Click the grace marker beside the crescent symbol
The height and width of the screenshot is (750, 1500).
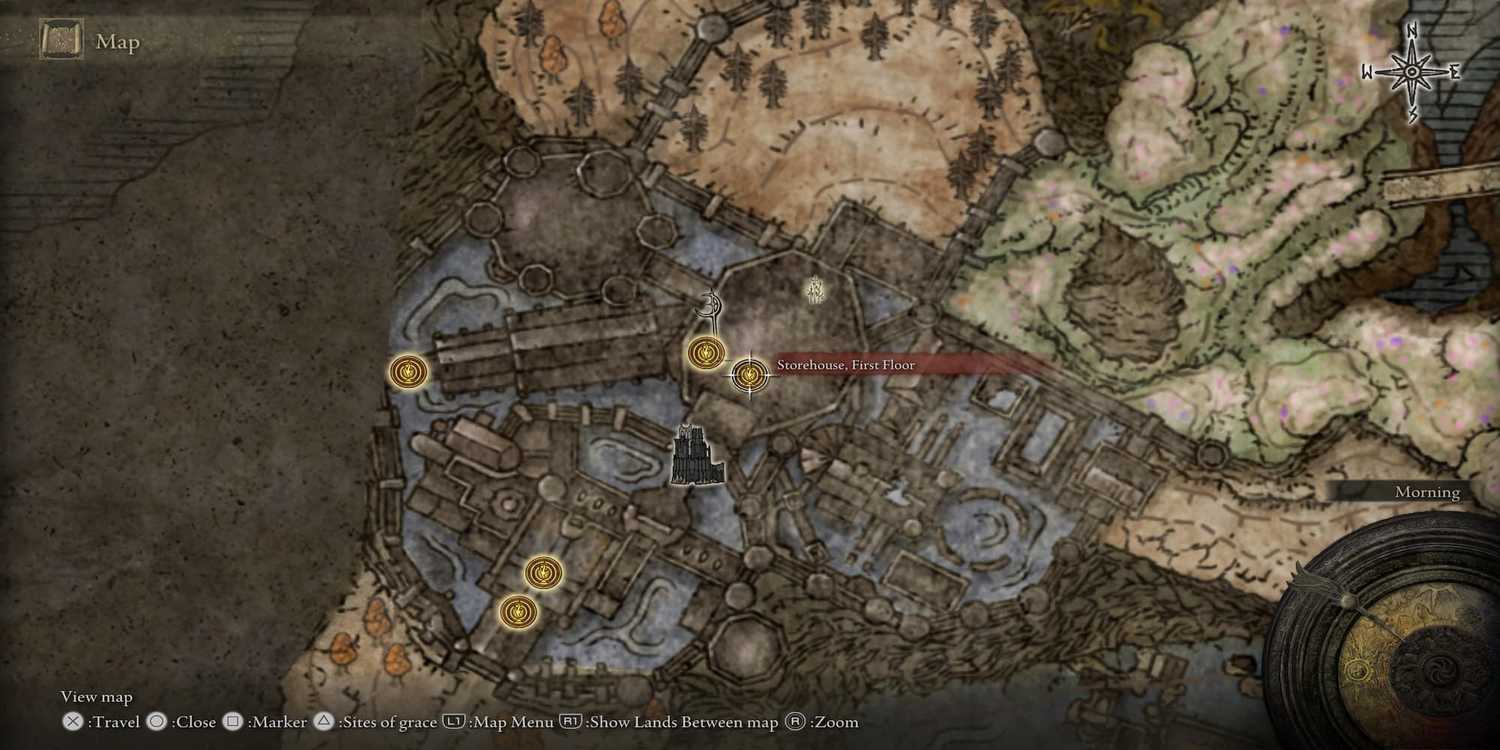706,352
